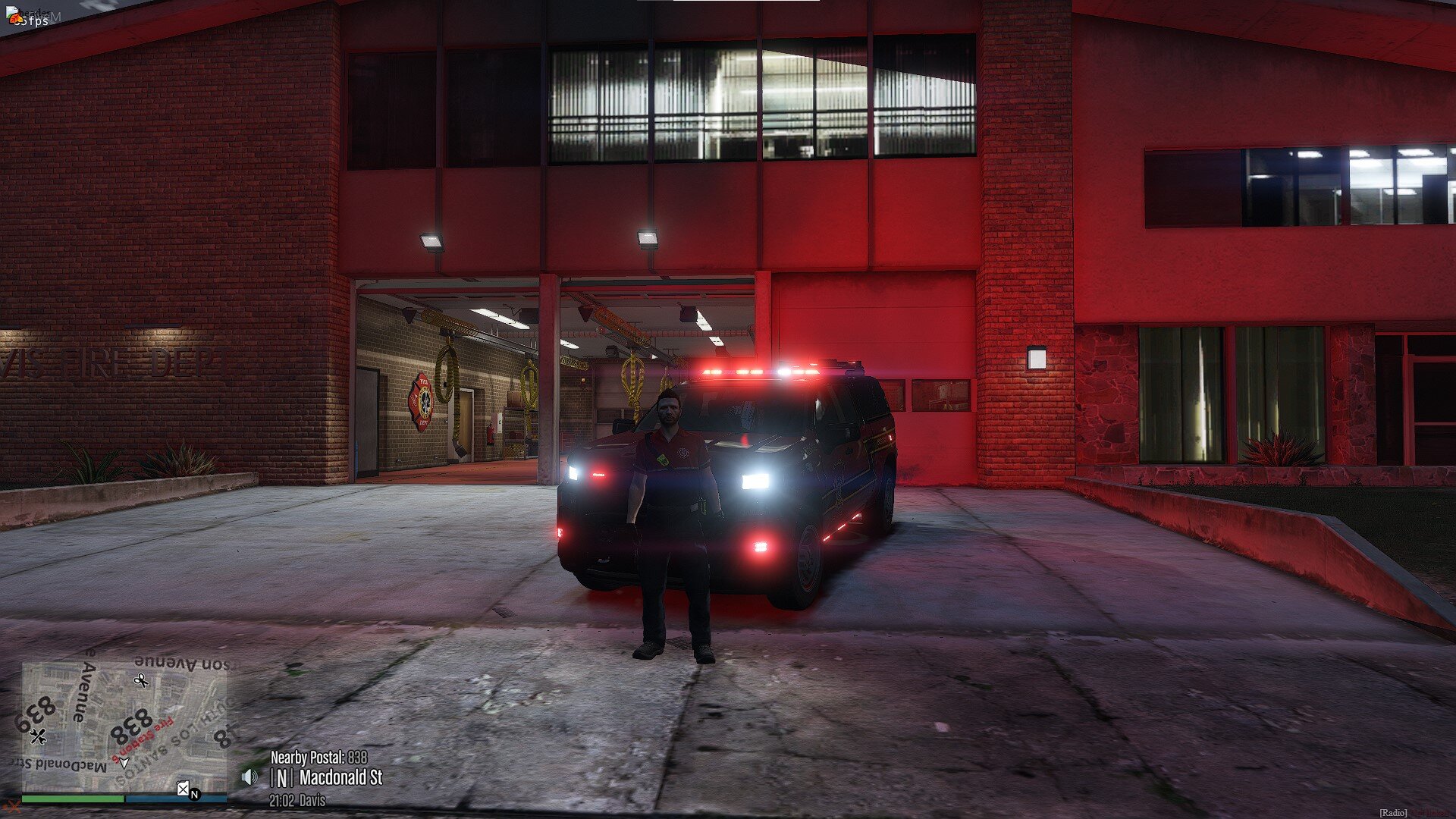Select the white player arrow on minimap

tap(124, 763)
